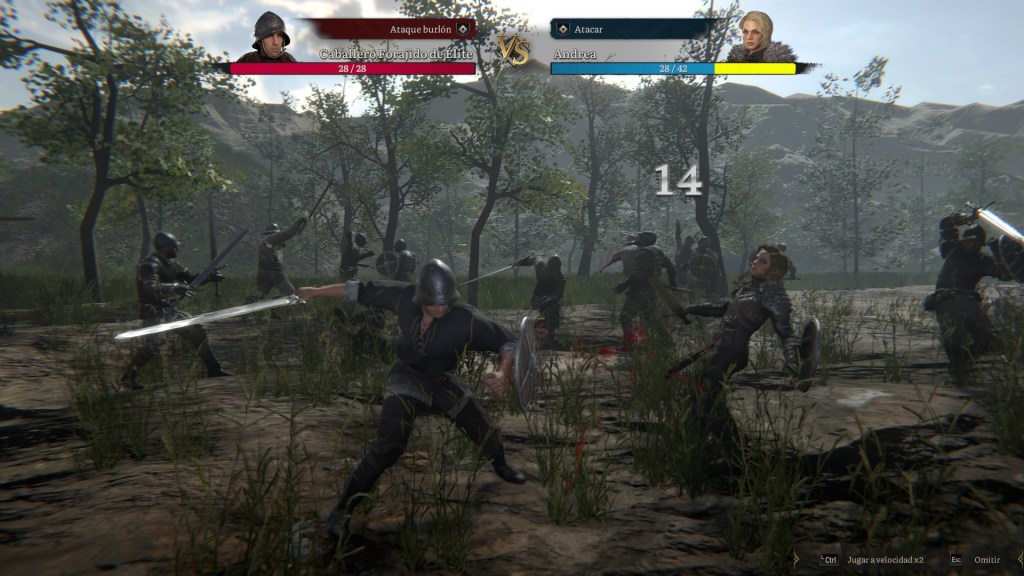Image resolution: width=1024 pixels, height=576 pixels.
Task: Select the Ataque burlón skill banner
Action: click(x=393, y=29)
